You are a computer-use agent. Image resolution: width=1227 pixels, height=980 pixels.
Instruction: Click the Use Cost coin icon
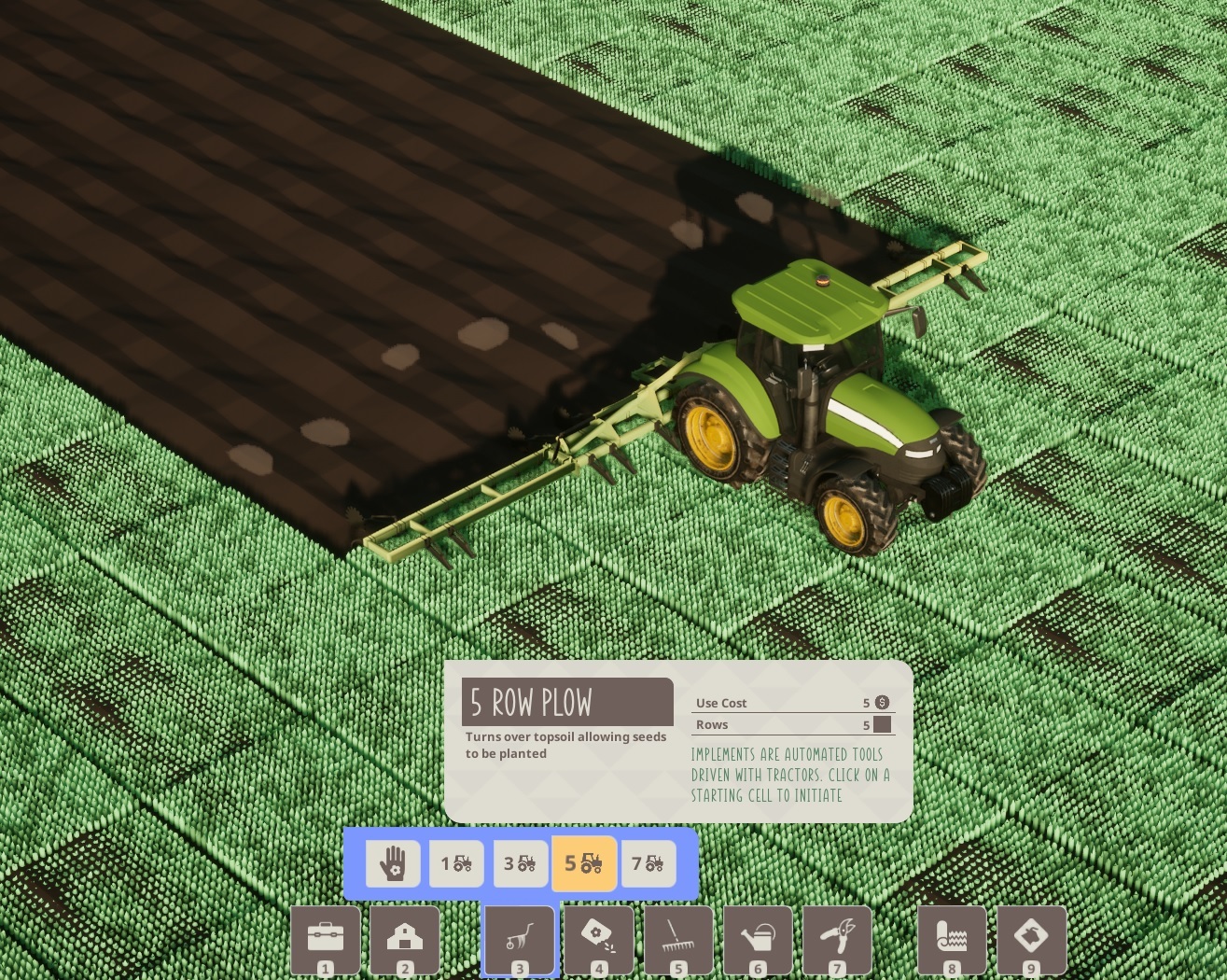pos(882,703)
